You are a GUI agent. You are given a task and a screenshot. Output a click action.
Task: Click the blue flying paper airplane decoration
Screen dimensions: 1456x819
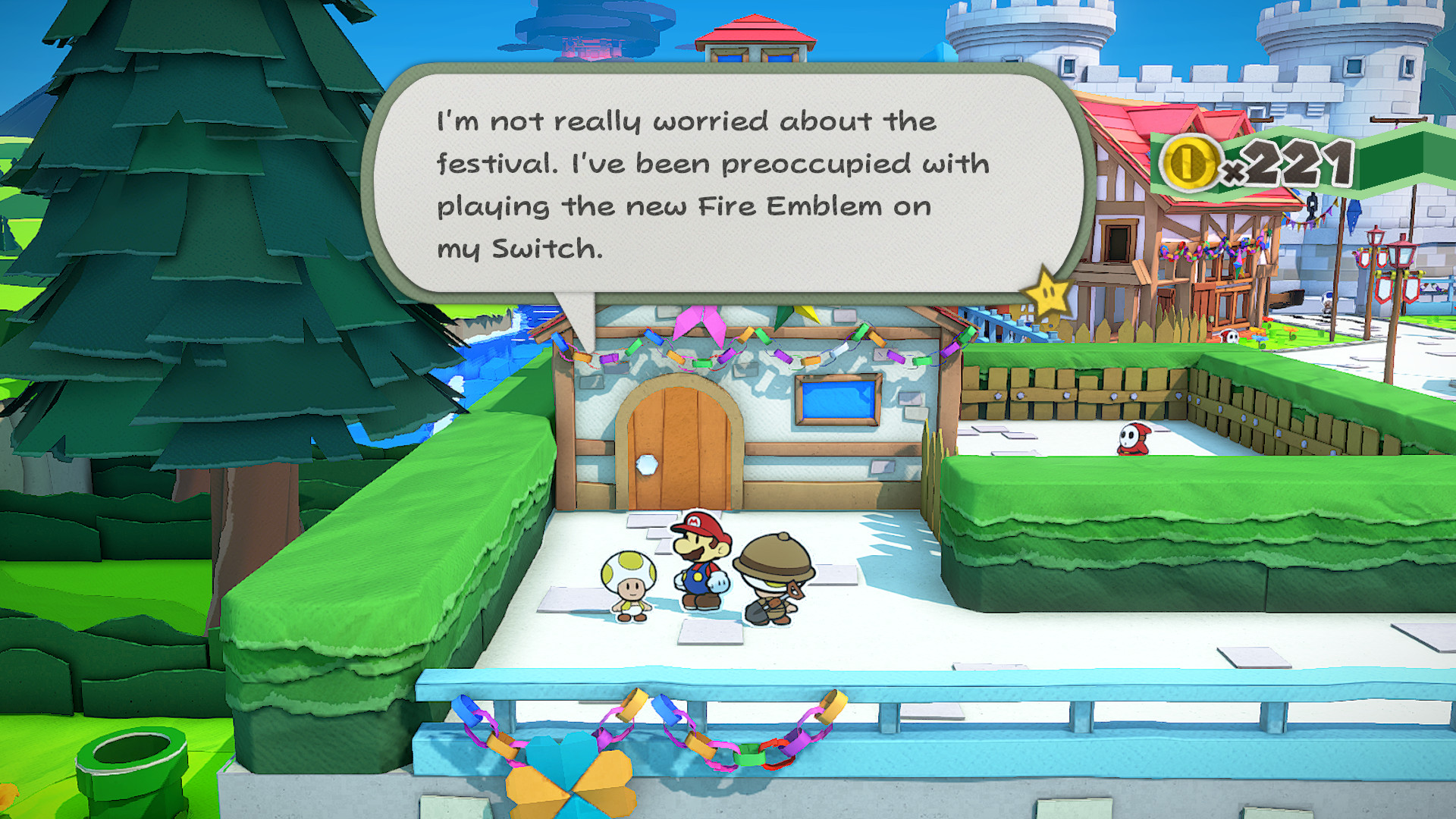click(1354, 214)
